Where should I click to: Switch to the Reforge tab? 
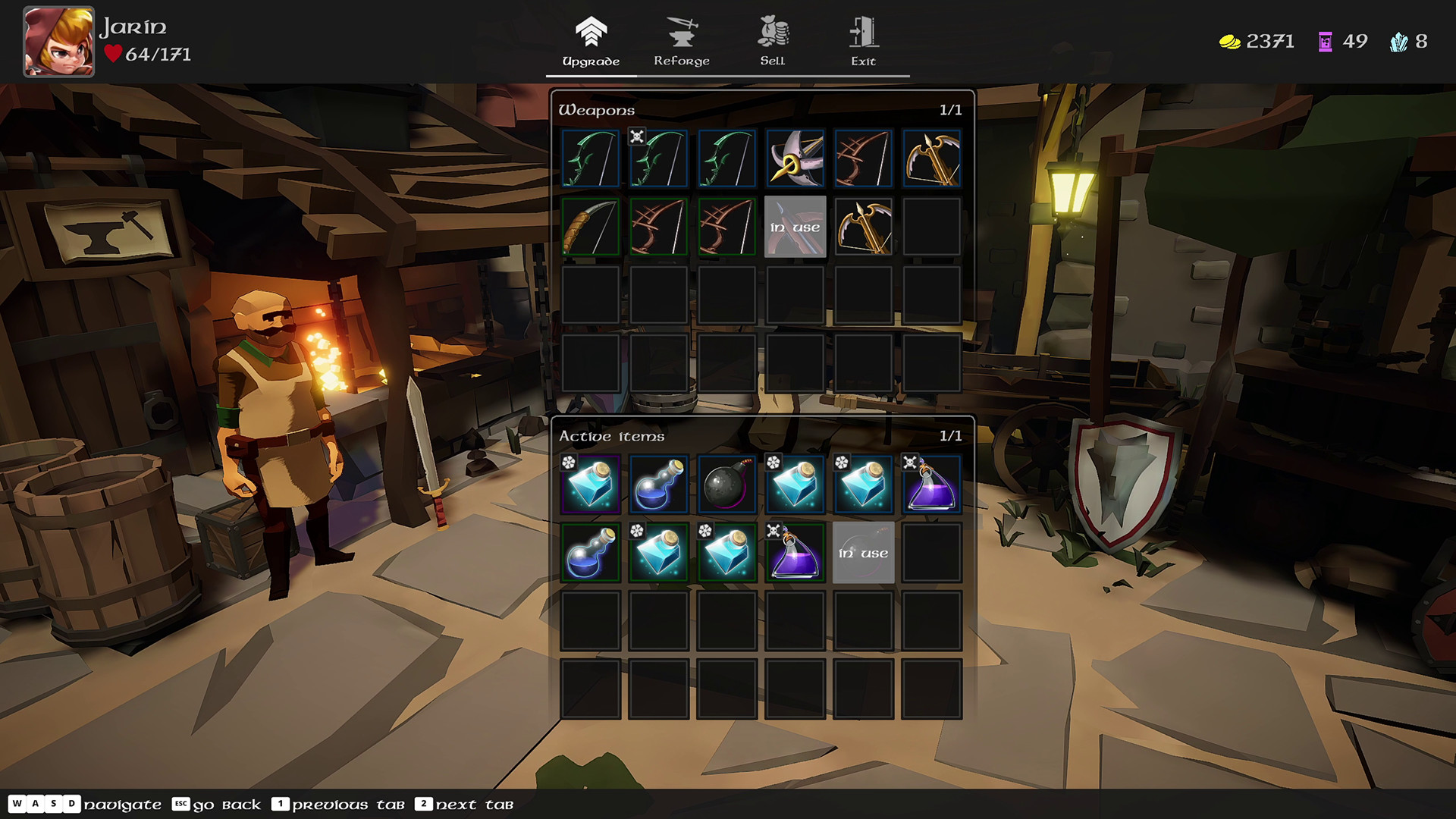(682, 42)
